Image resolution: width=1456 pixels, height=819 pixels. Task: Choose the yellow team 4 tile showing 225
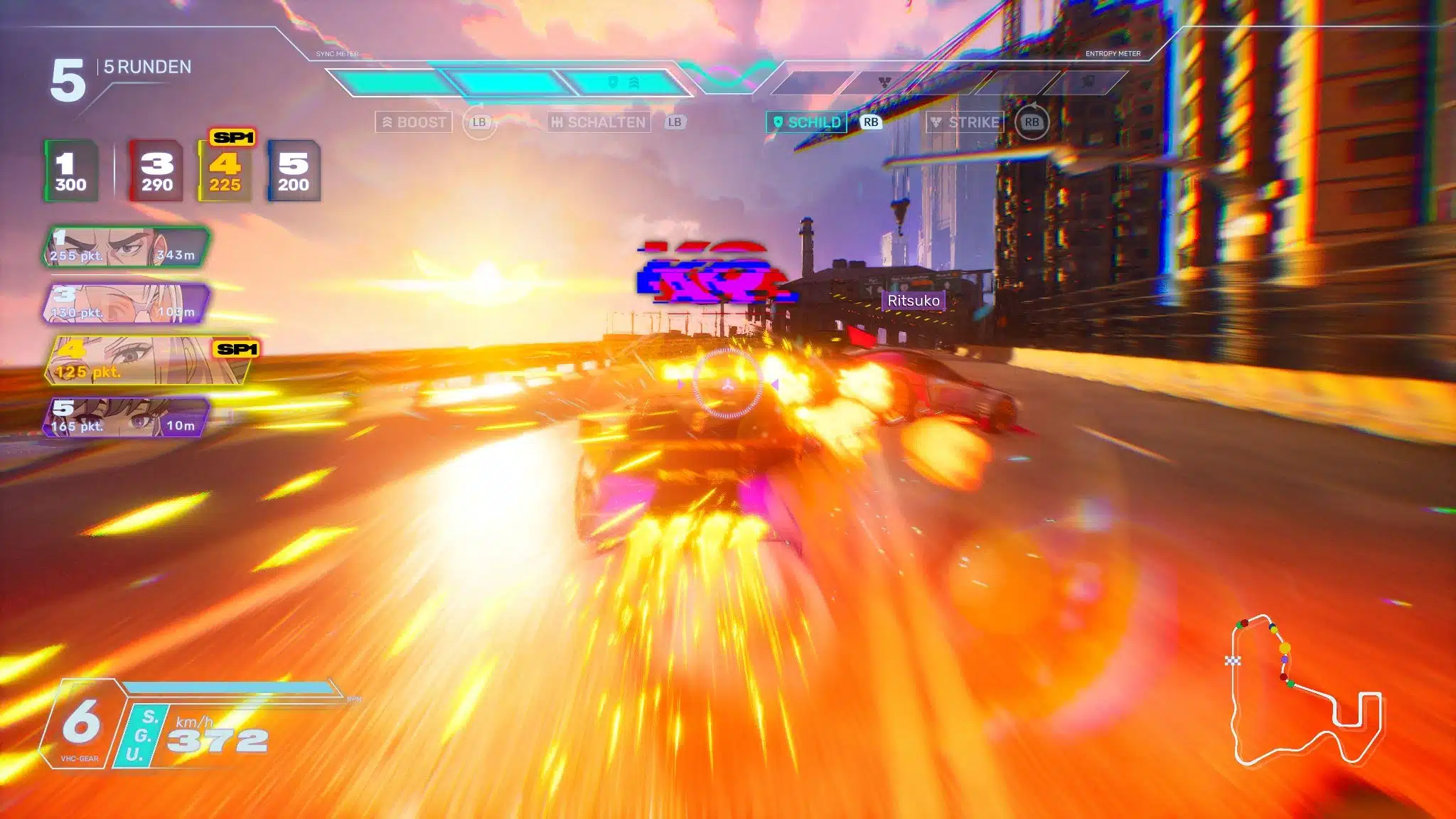coord(225,171)
